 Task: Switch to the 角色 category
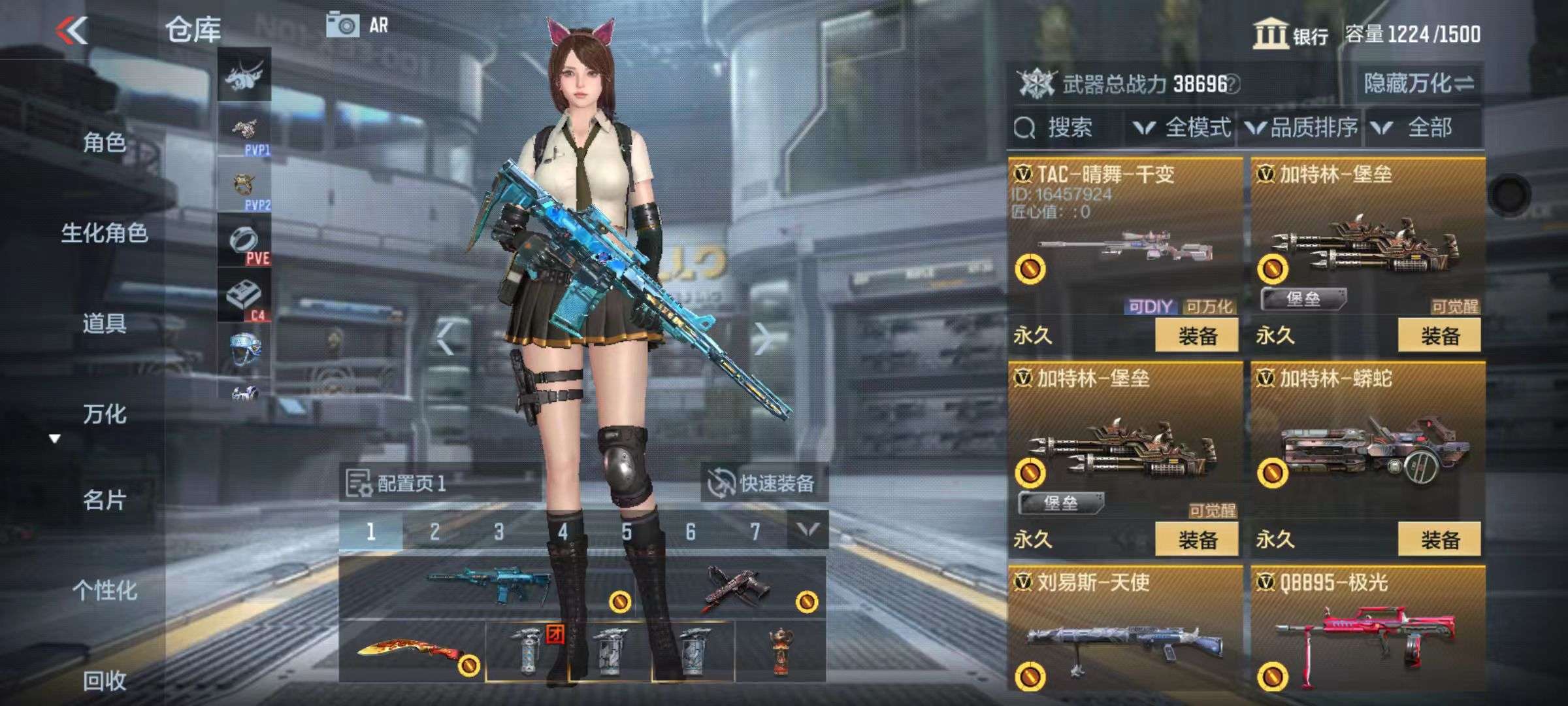click(x=104, y=142)
